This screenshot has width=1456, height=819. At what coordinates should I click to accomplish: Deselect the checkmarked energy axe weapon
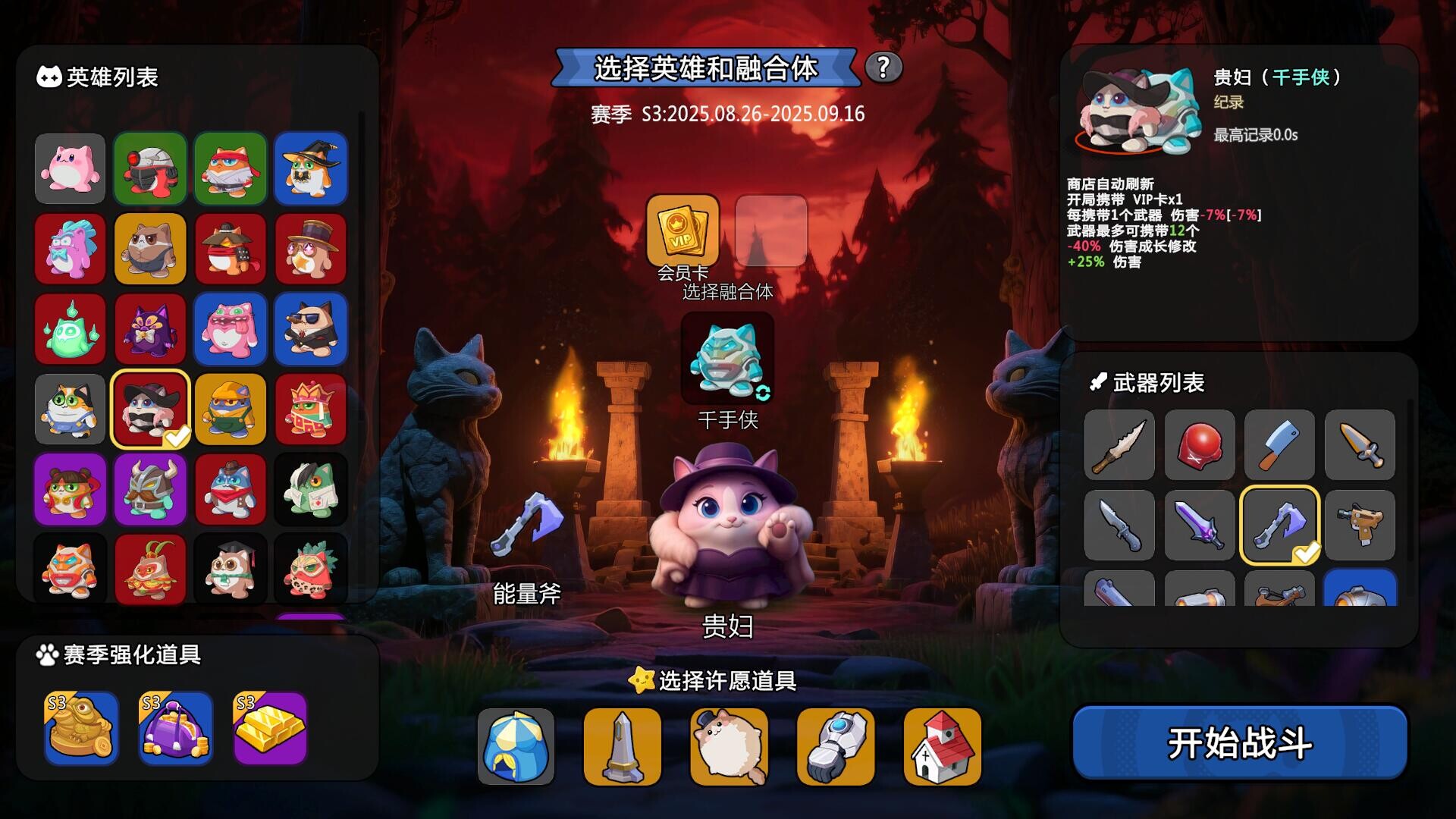point(1279,526)
